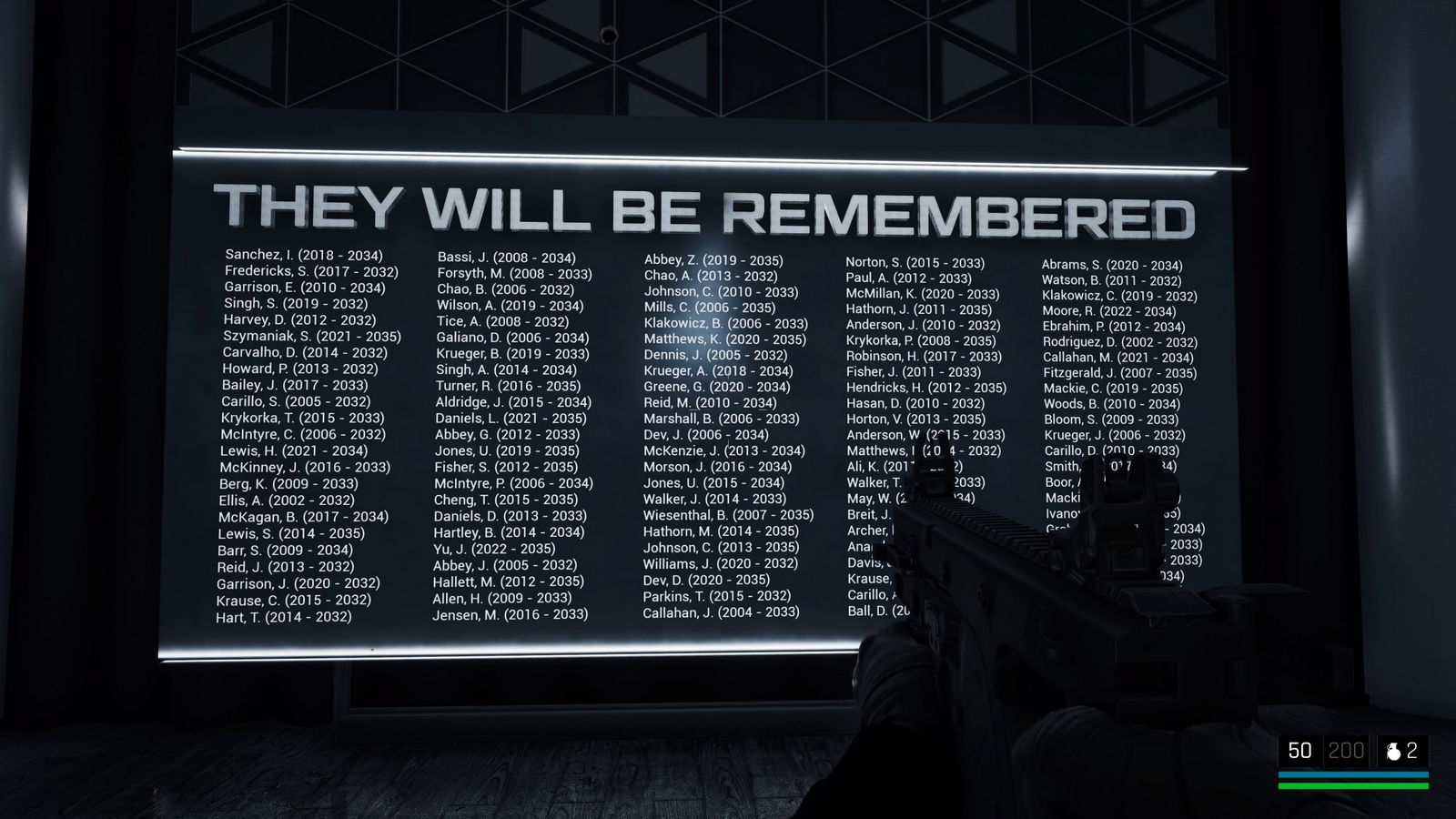Expand the column starting with Abrams, S.
1456x819 pixels.
pos(1119,364)
